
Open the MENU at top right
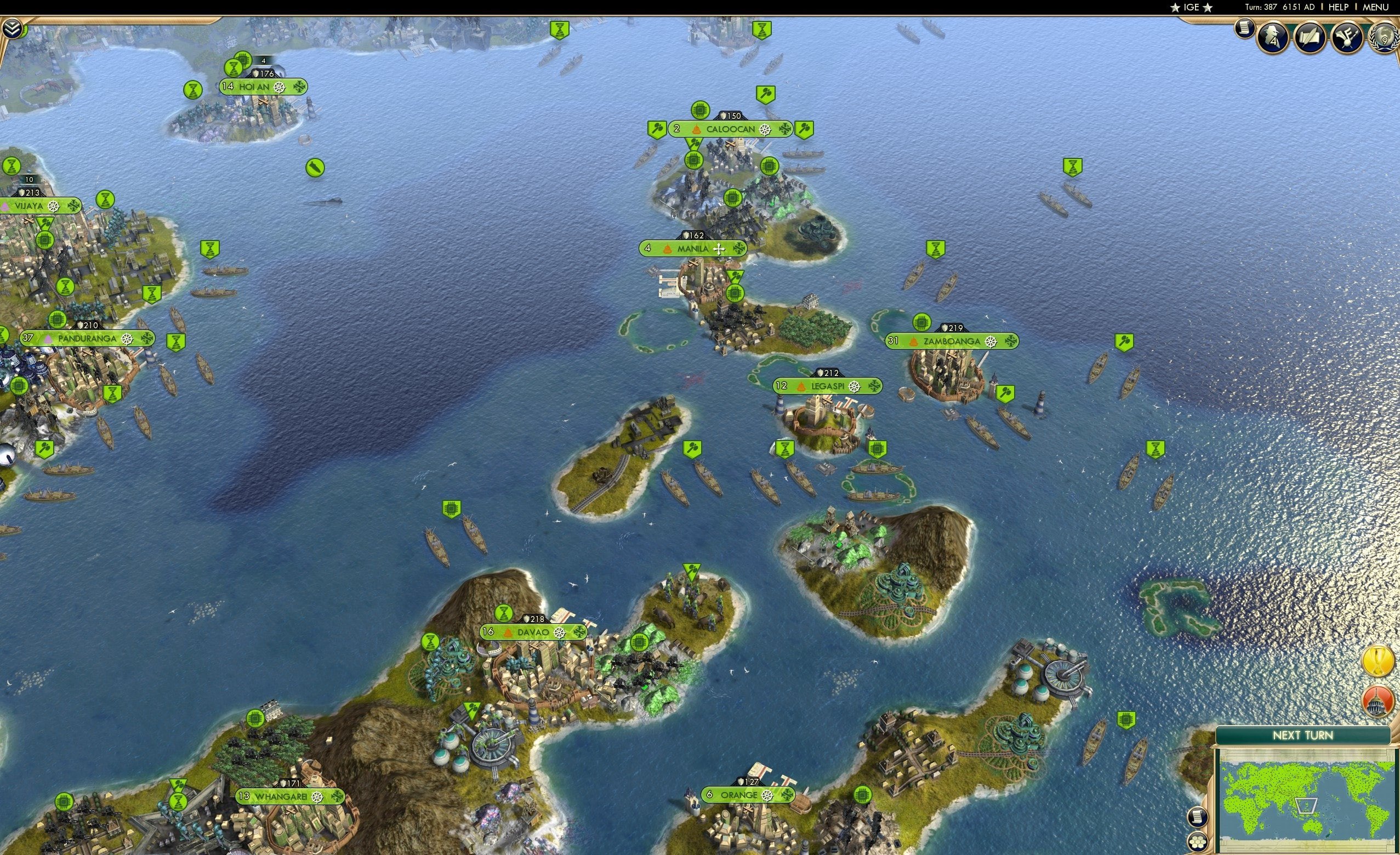click(x=1375, y=7)
